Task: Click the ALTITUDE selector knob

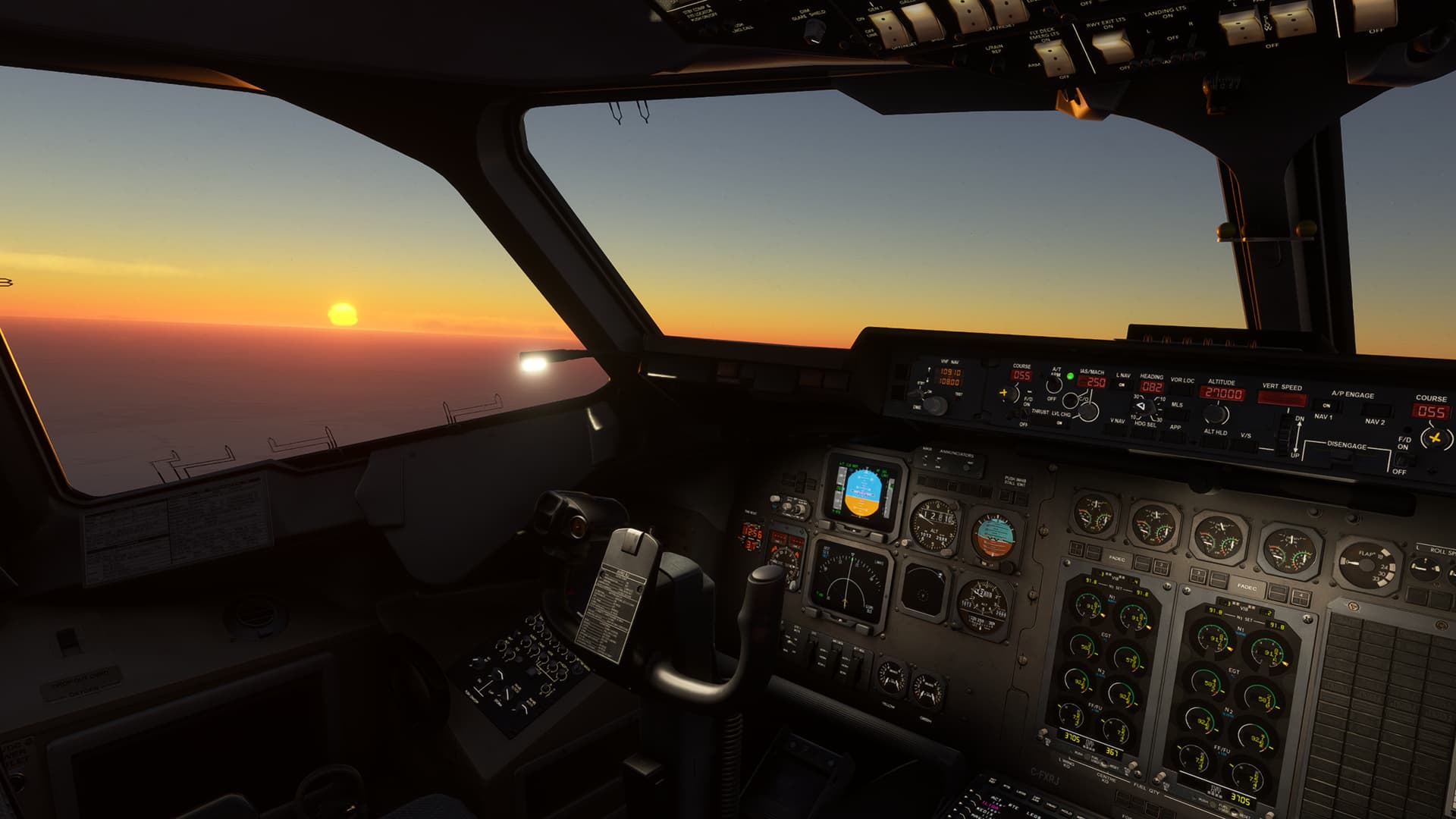Action: (x=1216, y=414)
